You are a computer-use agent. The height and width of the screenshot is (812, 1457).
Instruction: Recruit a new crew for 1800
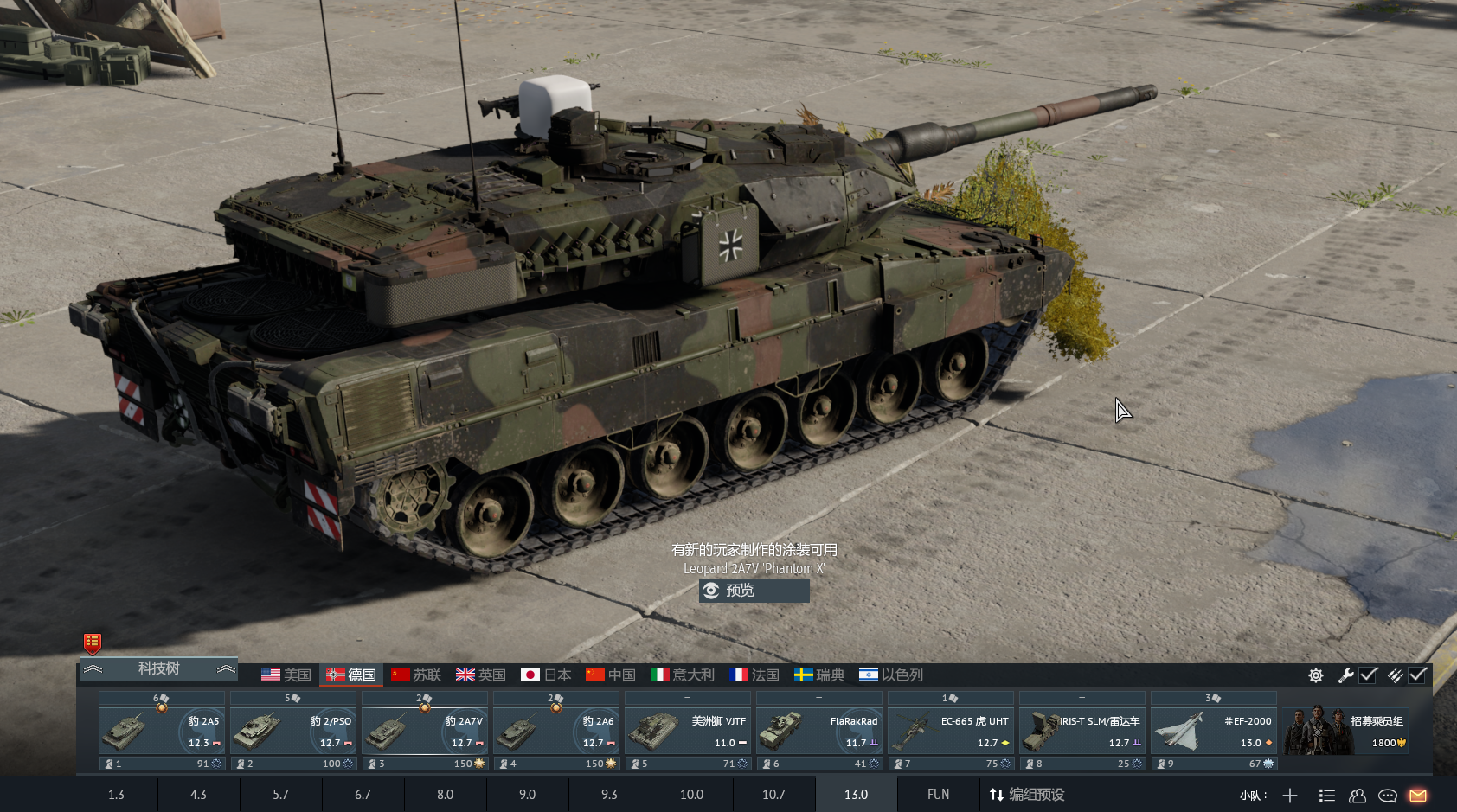[1346, 731]
